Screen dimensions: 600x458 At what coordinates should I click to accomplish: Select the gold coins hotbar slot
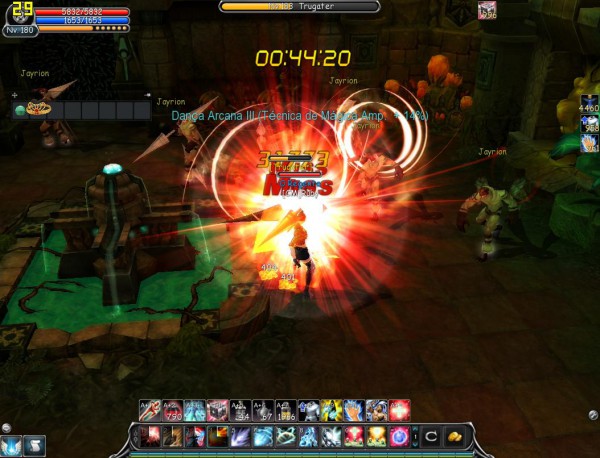454,437
